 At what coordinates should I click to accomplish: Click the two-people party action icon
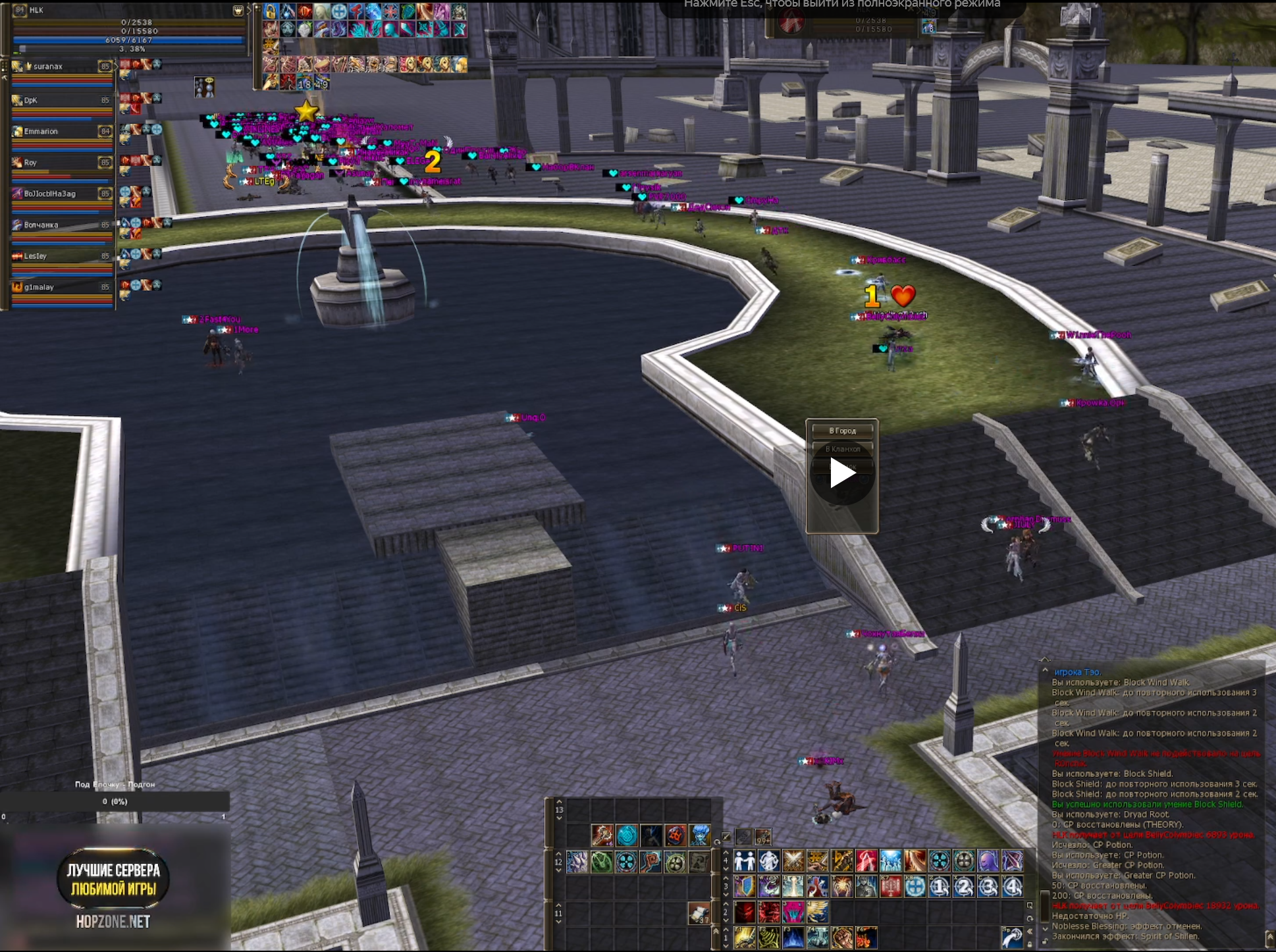coord(744,861)
